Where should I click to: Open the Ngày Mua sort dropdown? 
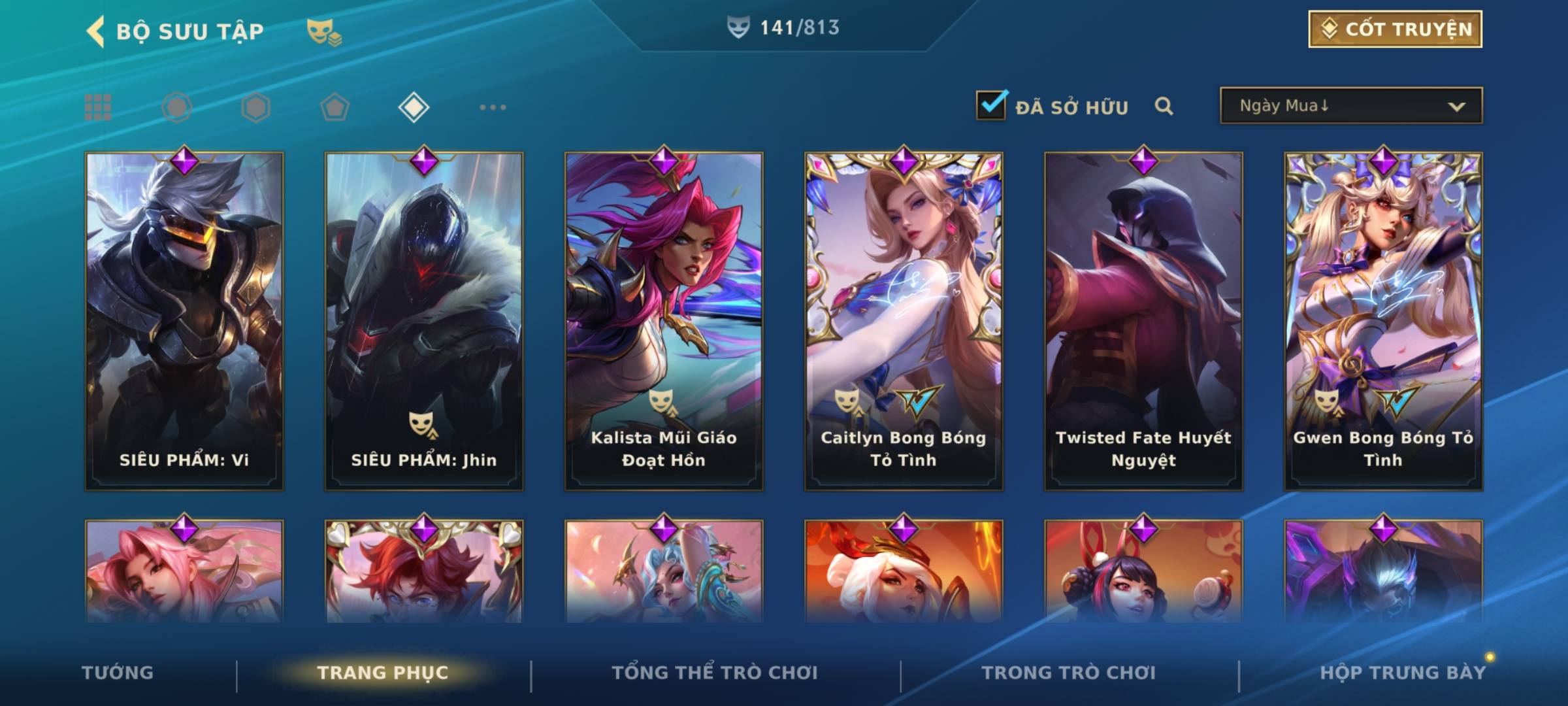click(1350, 106)
